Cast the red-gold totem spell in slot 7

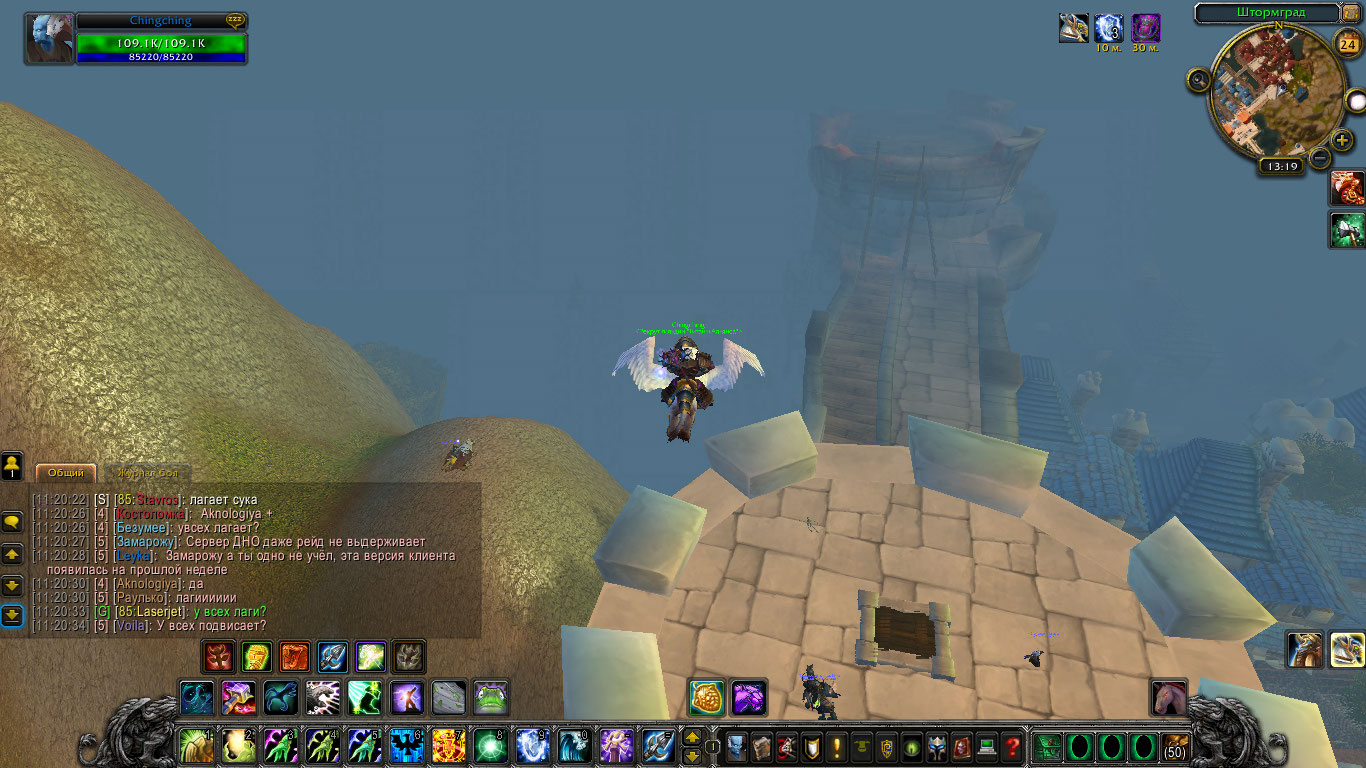(448, 746)
